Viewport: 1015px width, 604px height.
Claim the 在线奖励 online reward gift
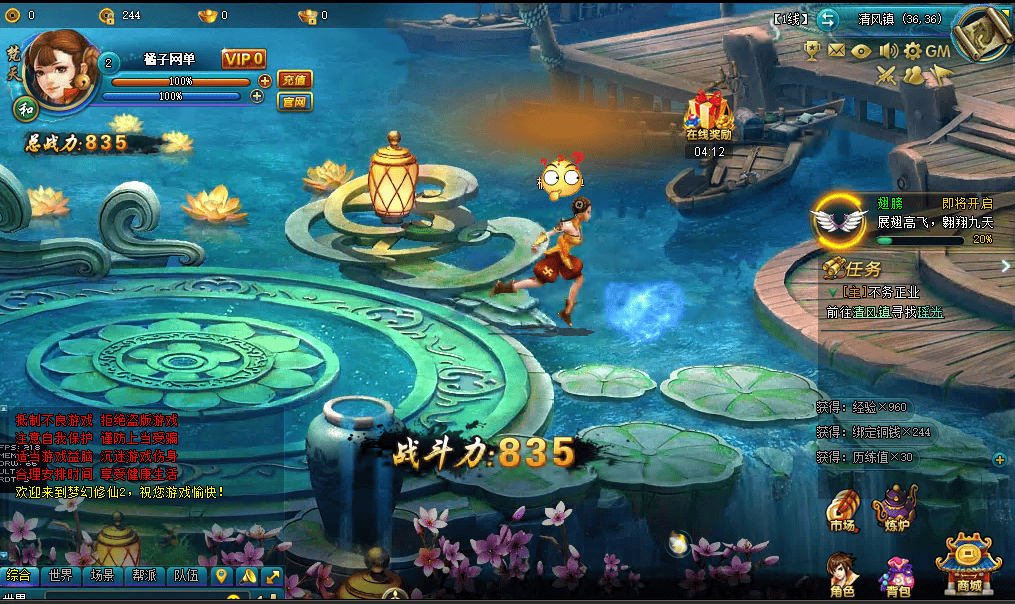pos(708,115)
